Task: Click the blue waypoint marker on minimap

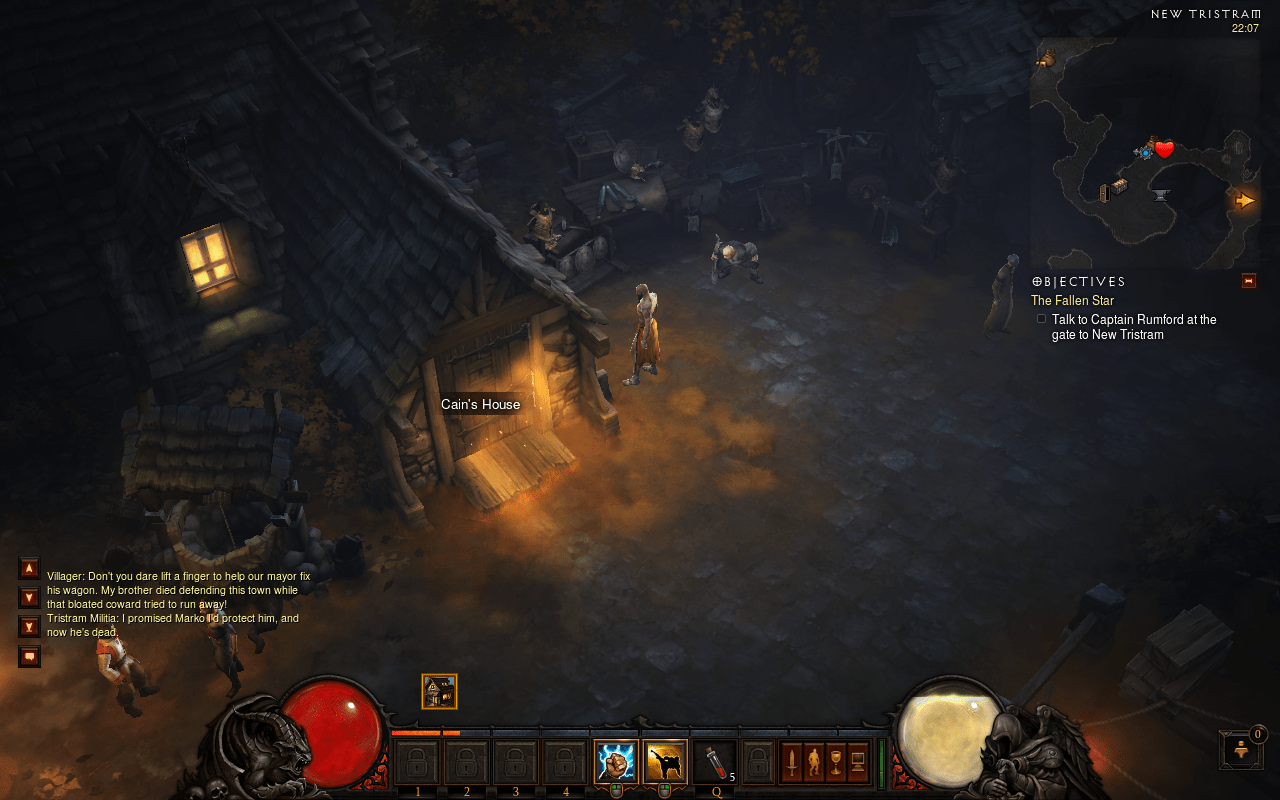Action: (1144, 152)
